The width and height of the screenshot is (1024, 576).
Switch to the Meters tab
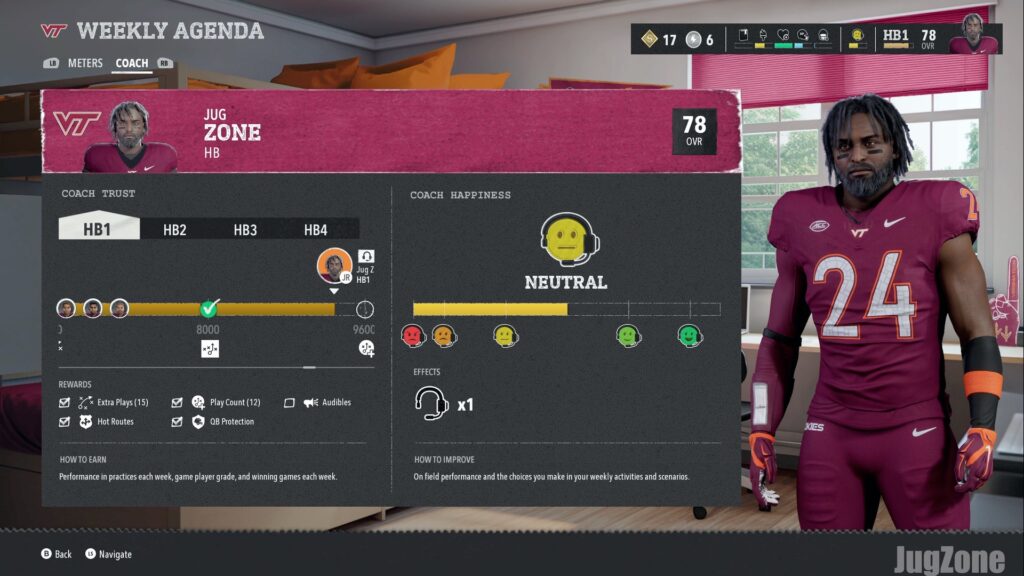[85, 63]
